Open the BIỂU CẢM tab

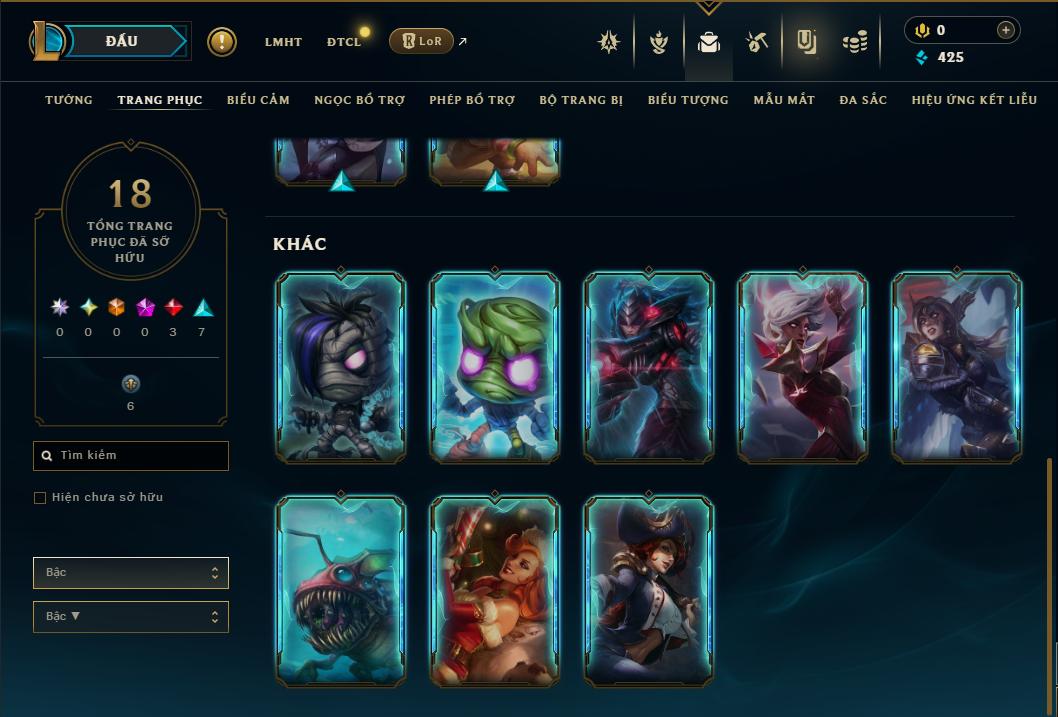[x=258, y=100]
